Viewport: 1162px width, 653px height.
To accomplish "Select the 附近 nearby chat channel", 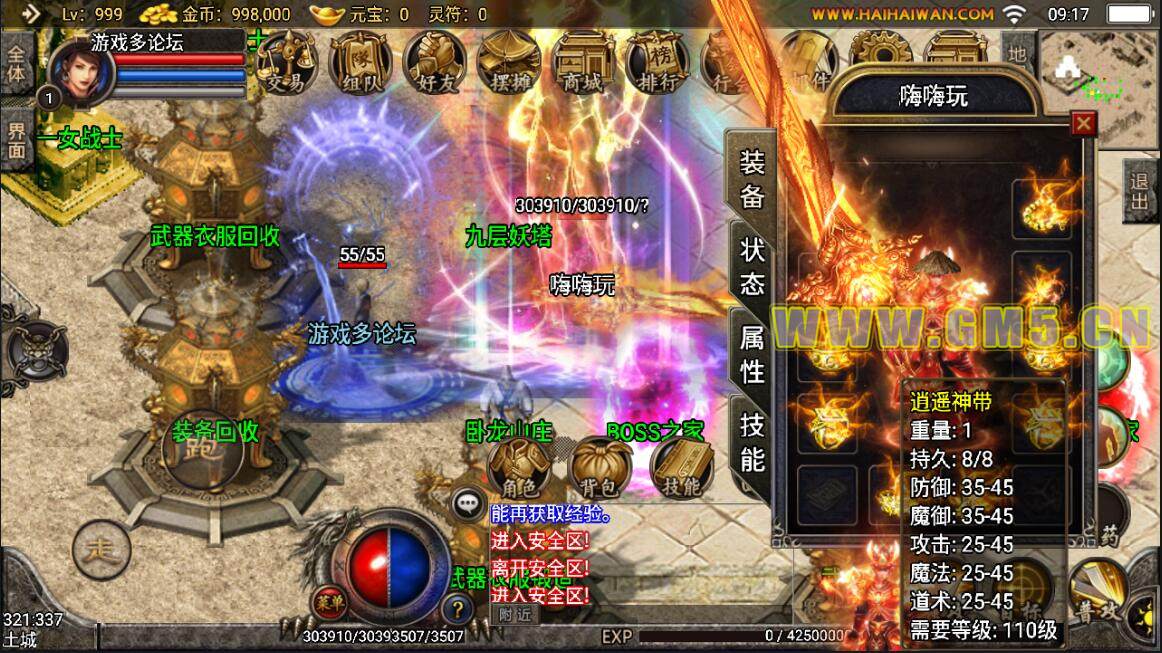I will coord(515,615).
